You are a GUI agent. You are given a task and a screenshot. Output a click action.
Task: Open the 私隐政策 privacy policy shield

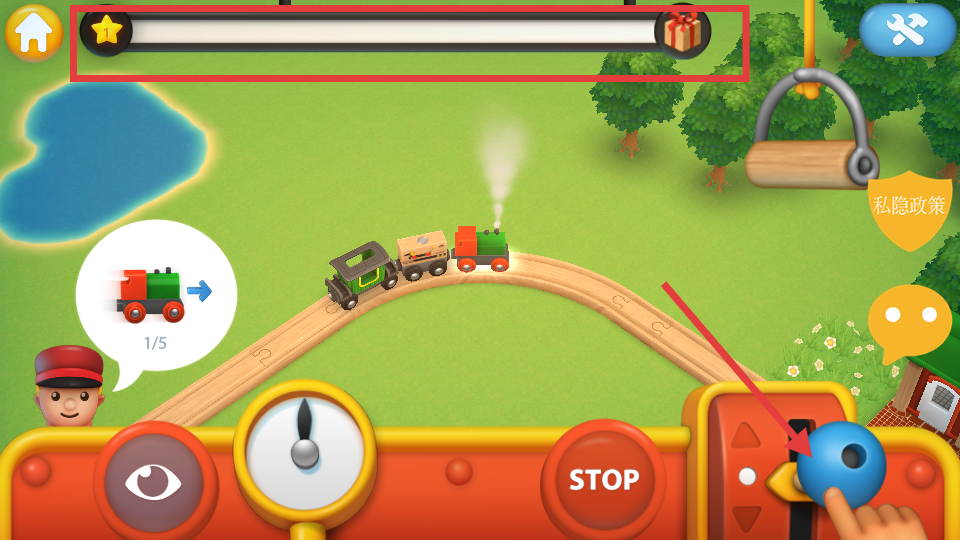909,208
